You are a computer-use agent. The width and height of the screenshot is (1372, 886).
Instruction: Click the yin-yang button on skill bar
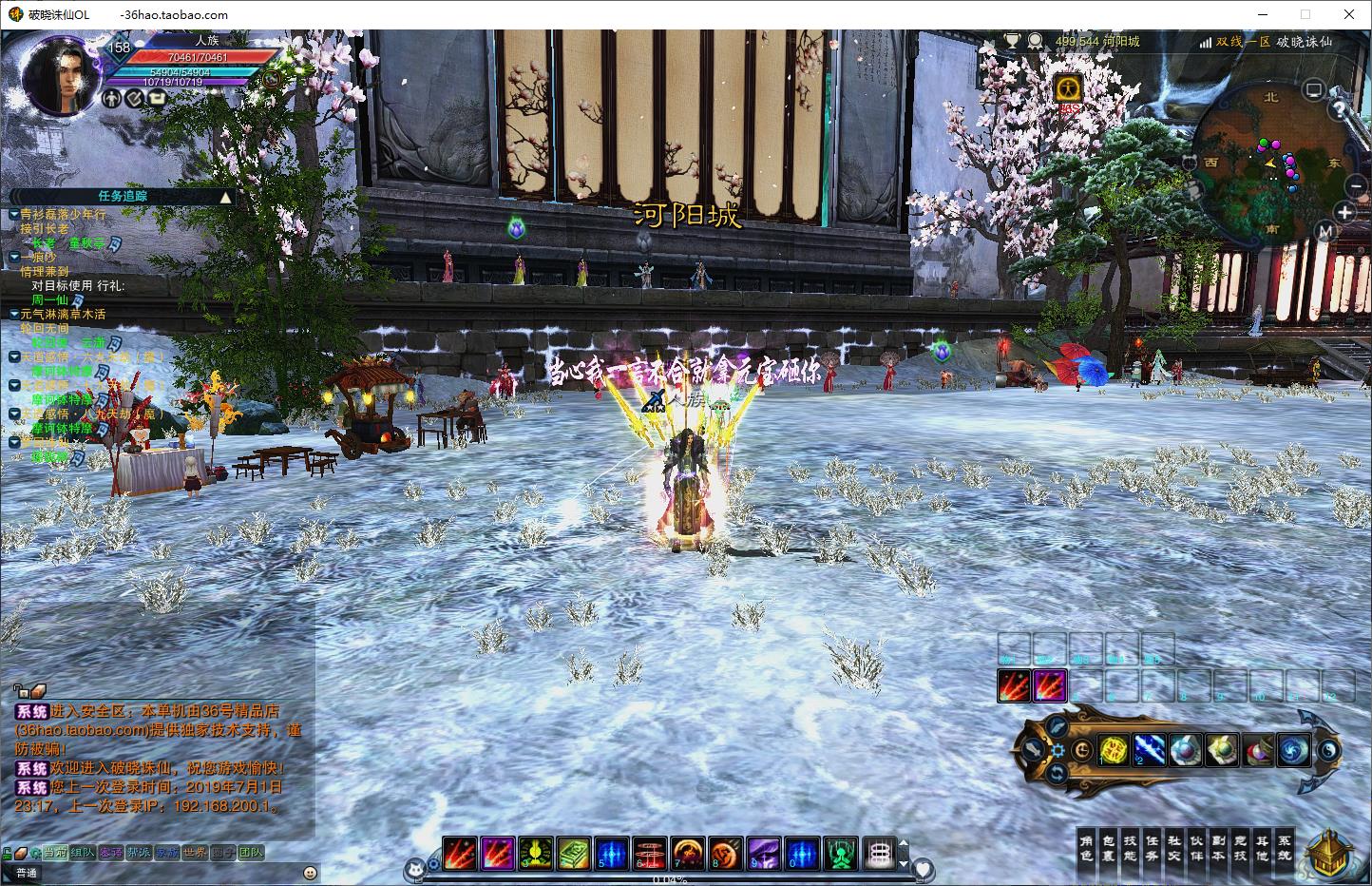tap(1330, 751)
